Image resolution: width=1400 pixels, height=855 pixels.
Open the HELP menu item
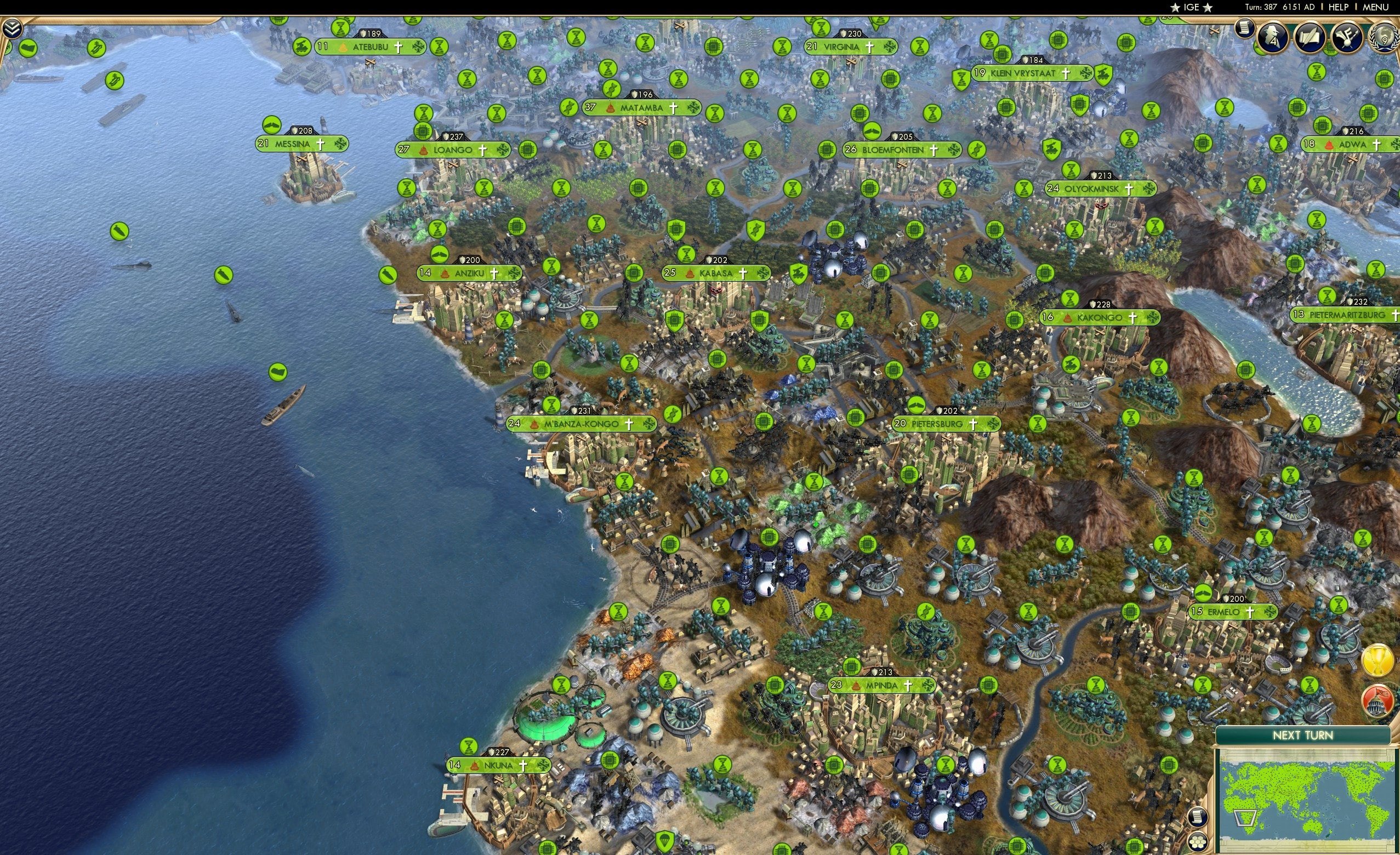(x=1339, y=7)
